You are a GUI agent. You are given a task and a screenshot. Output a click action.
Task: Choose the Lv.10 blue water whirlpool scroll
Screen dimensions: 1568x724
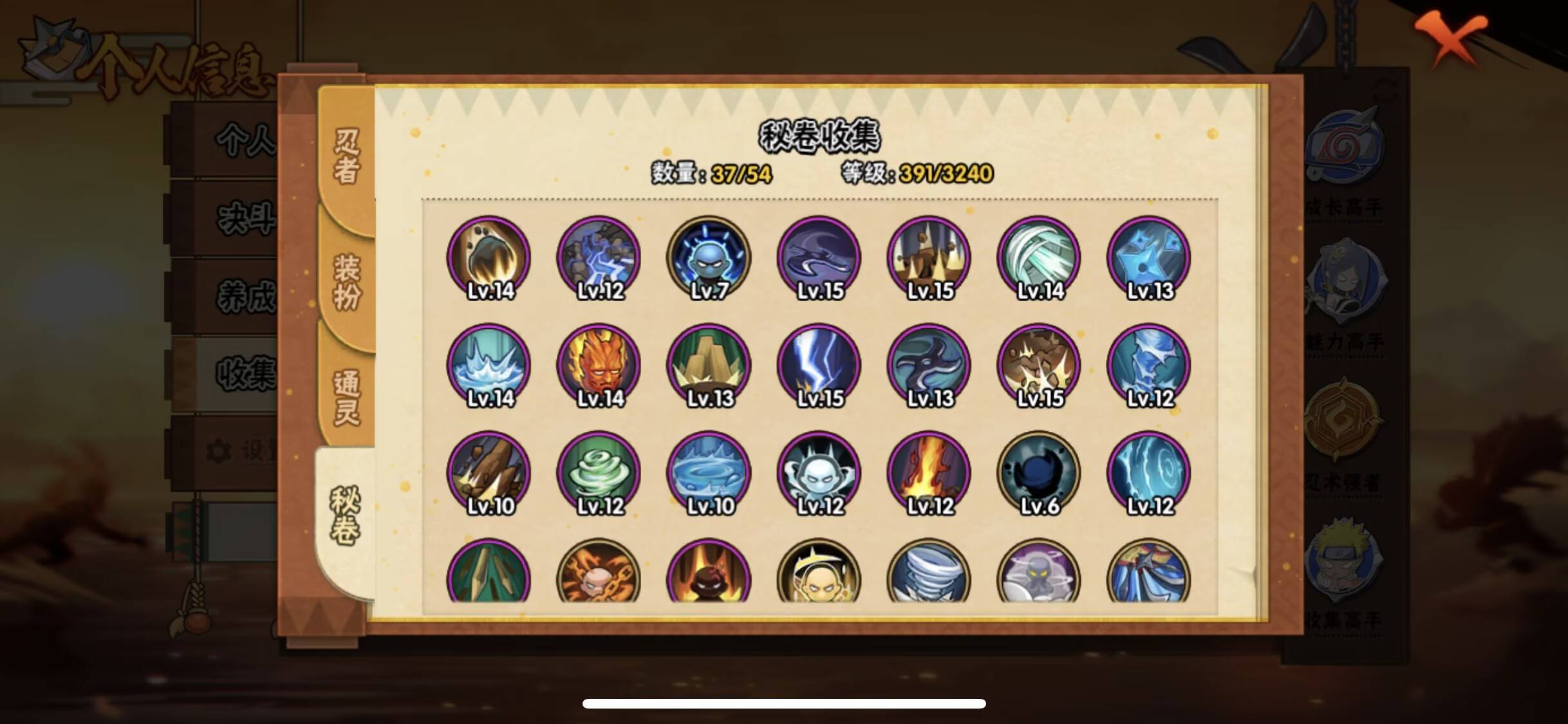(709, 472)
